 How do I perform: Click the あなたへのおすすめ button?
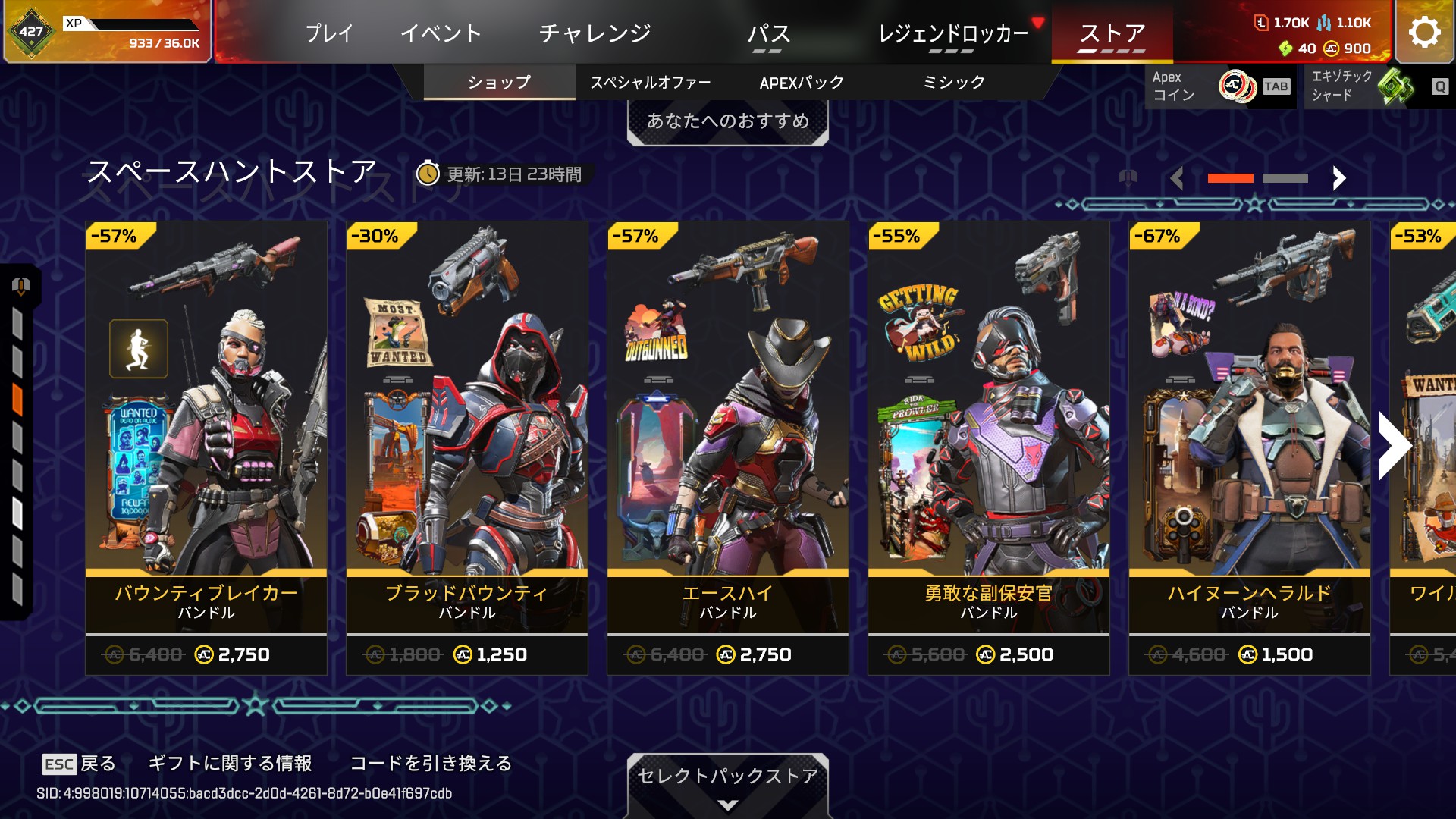727,121
